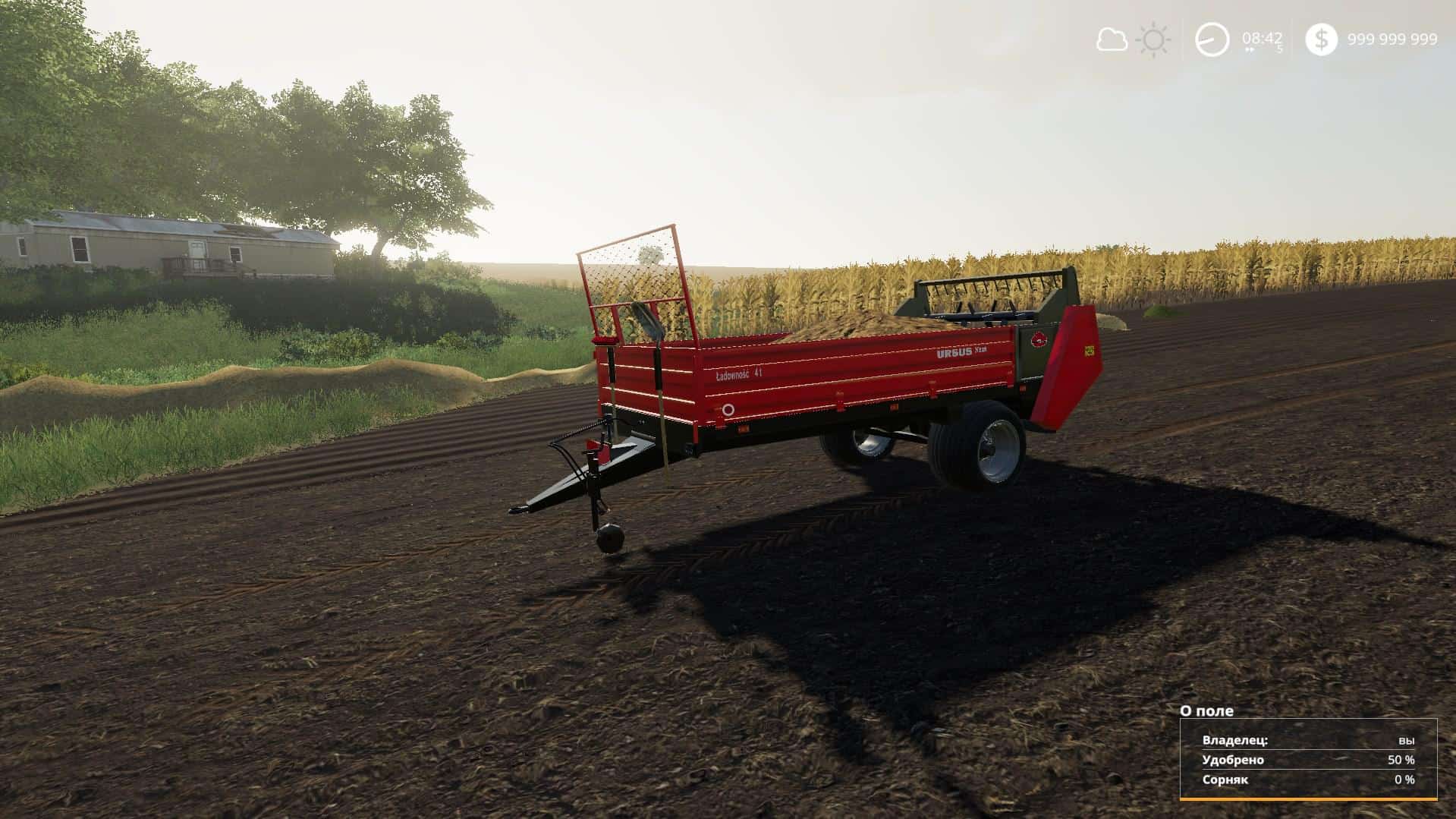Image resolution: width=1456 pixels, height=819 pixels.
Task: Select the game clock icon
Action: (x=1212, y=39)
